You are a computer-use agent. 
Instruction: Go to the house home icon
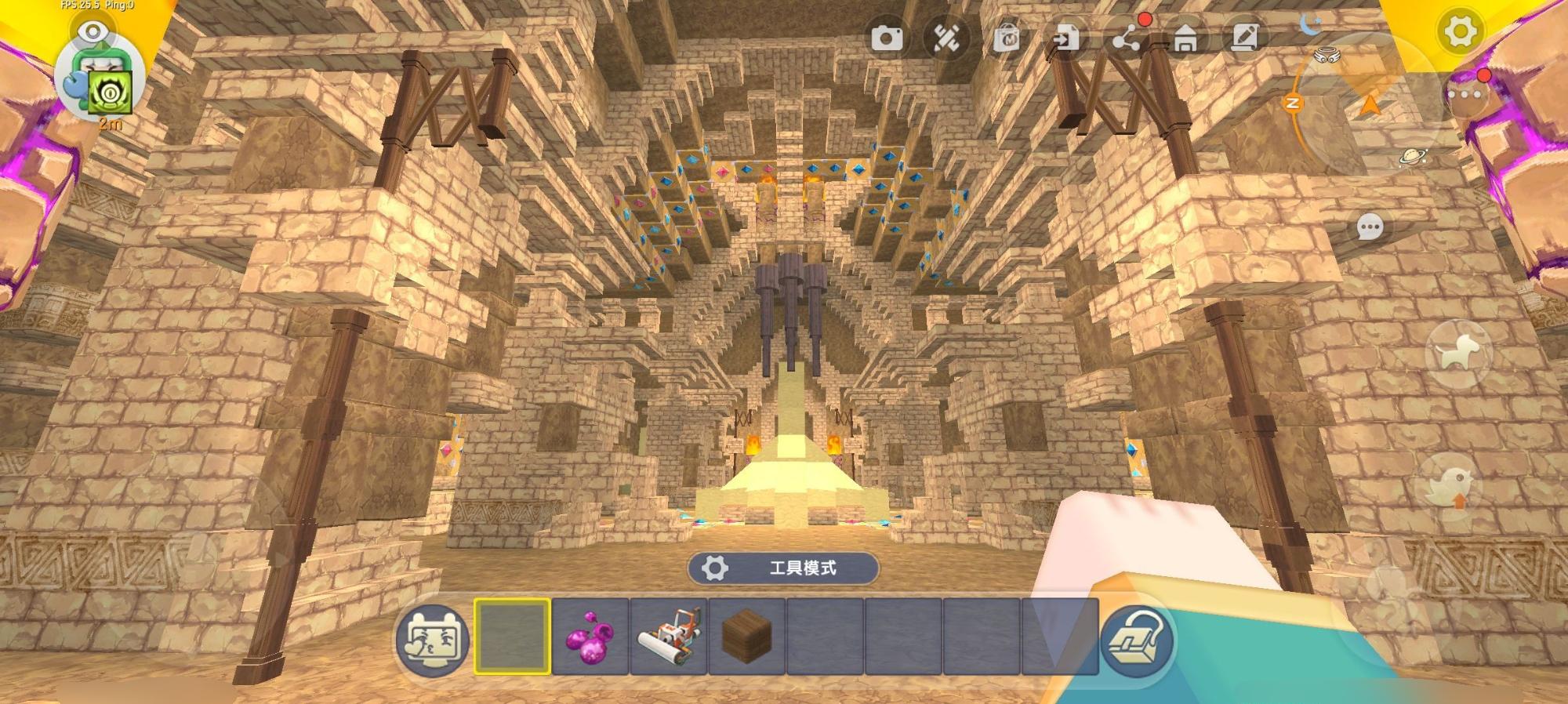1185,38
